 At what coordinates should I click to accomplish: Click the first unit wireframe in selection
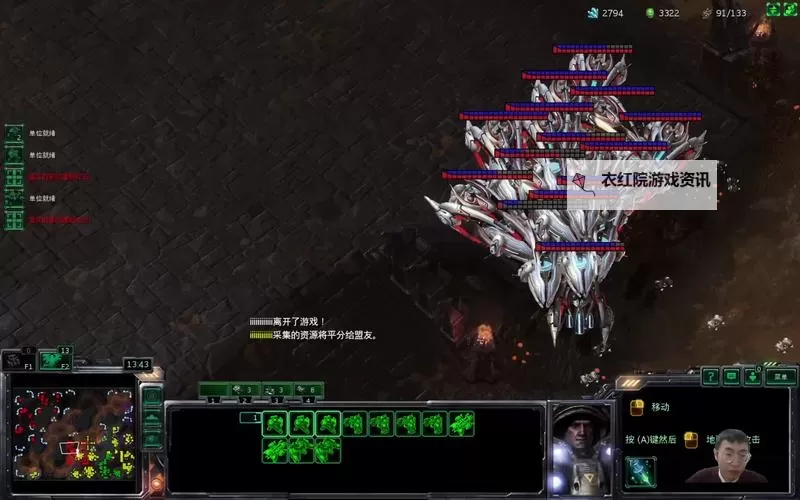[x=274, y=424]
